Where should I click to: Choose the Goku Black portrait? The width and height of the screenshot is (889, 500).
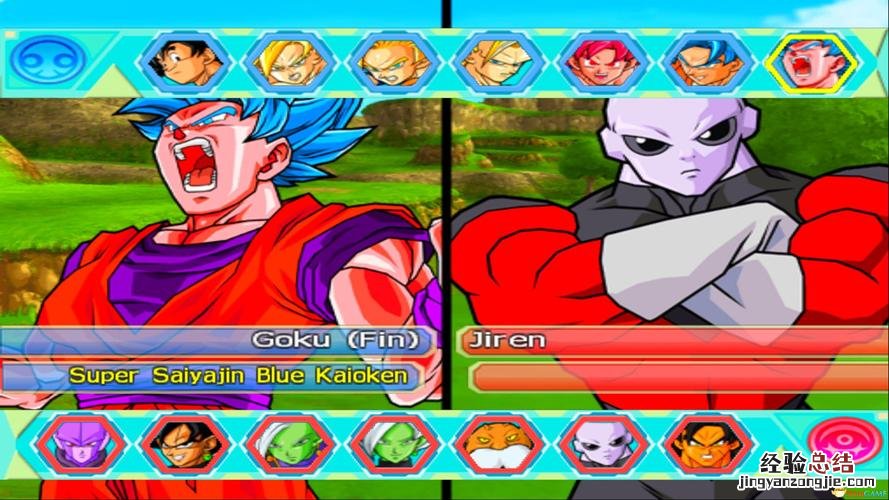click(x=183, y=445)
